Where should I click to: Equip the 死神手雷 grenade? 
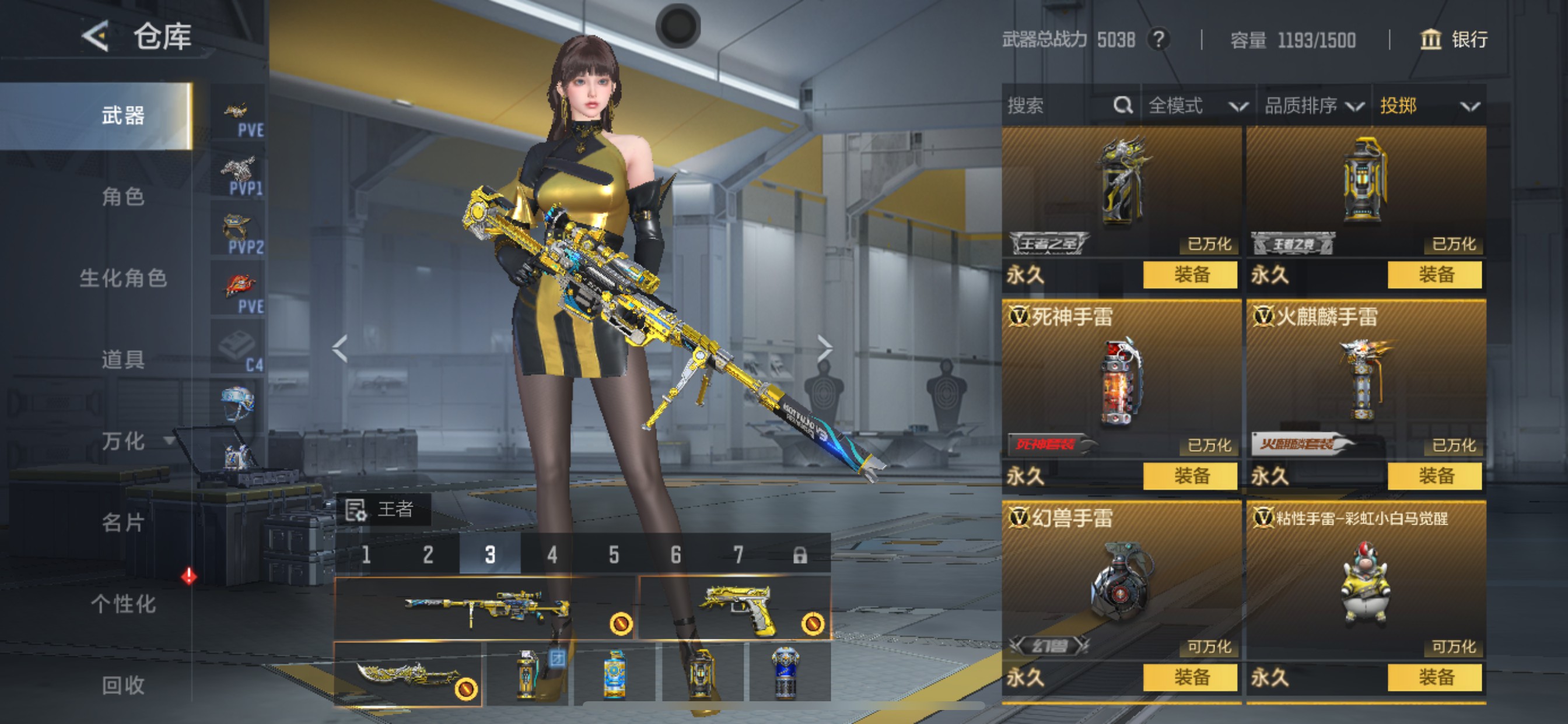point(1190,476)
